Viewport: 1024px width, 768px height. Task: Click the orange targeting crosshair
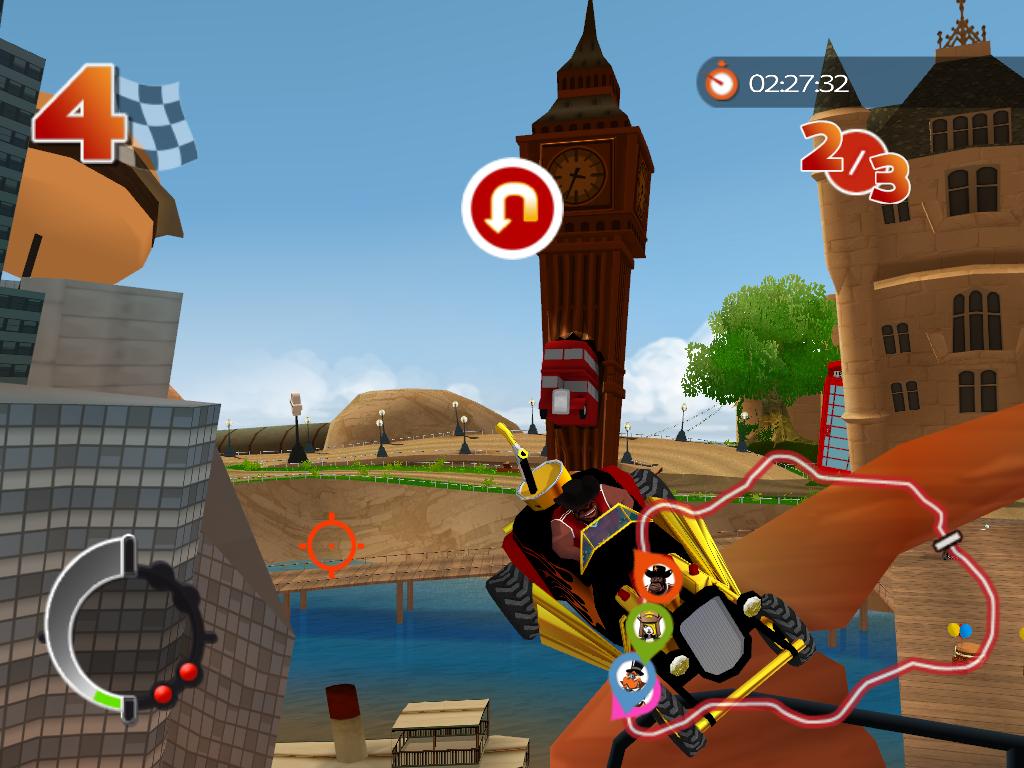pos(330,544)
